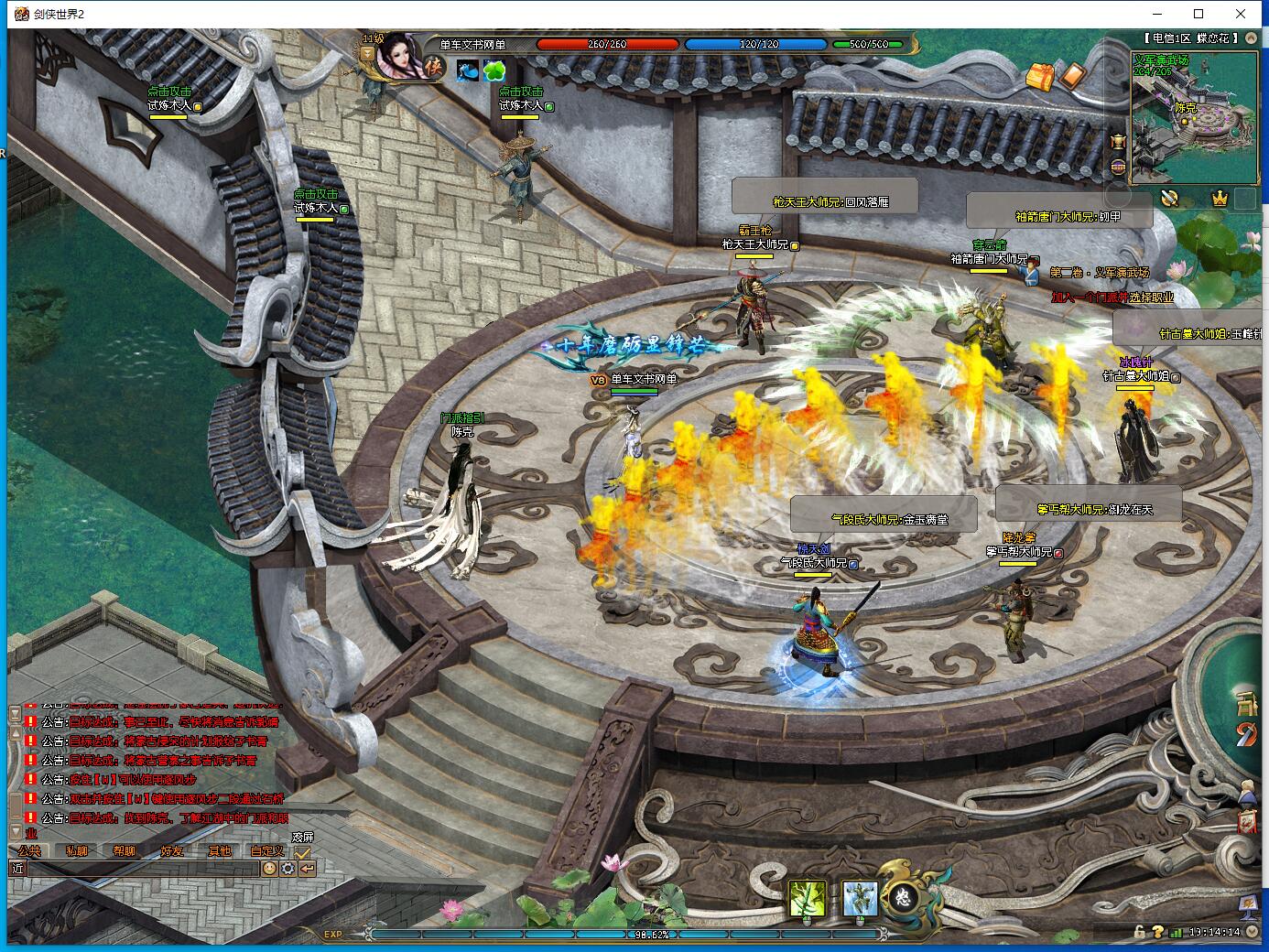Open the chat emoji smiley picker
The height and width of the screenshot is (952, 1269).
click(x=269, y=869)
